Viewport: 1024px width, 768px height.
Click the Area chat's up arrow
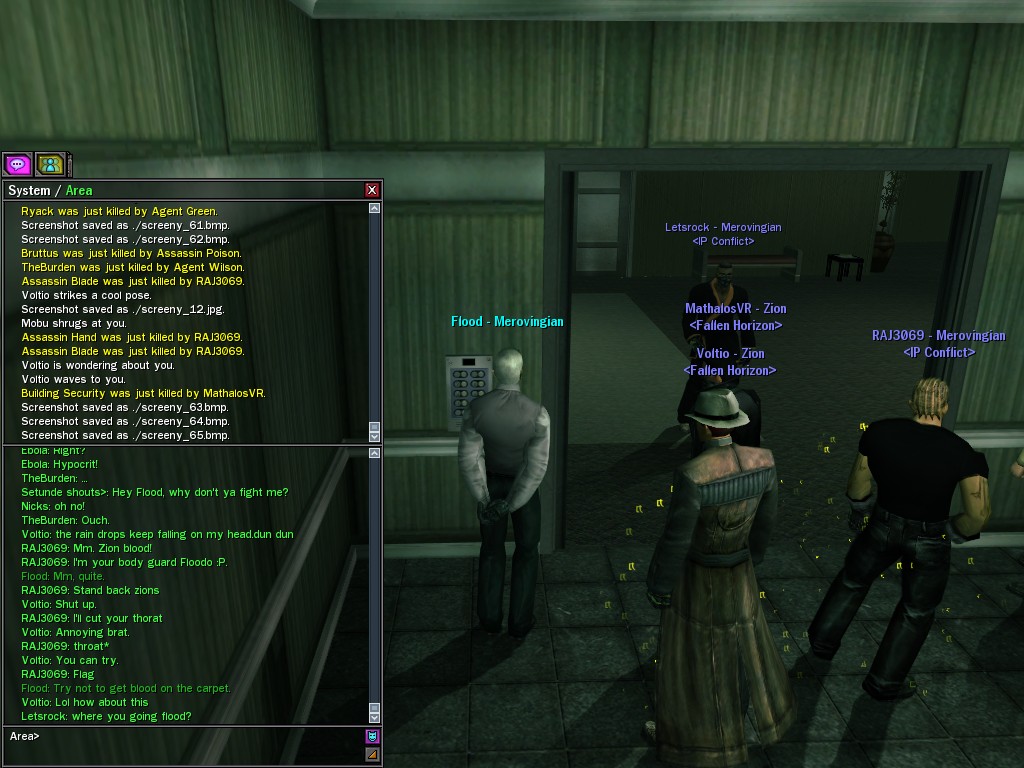click(375, 453)
